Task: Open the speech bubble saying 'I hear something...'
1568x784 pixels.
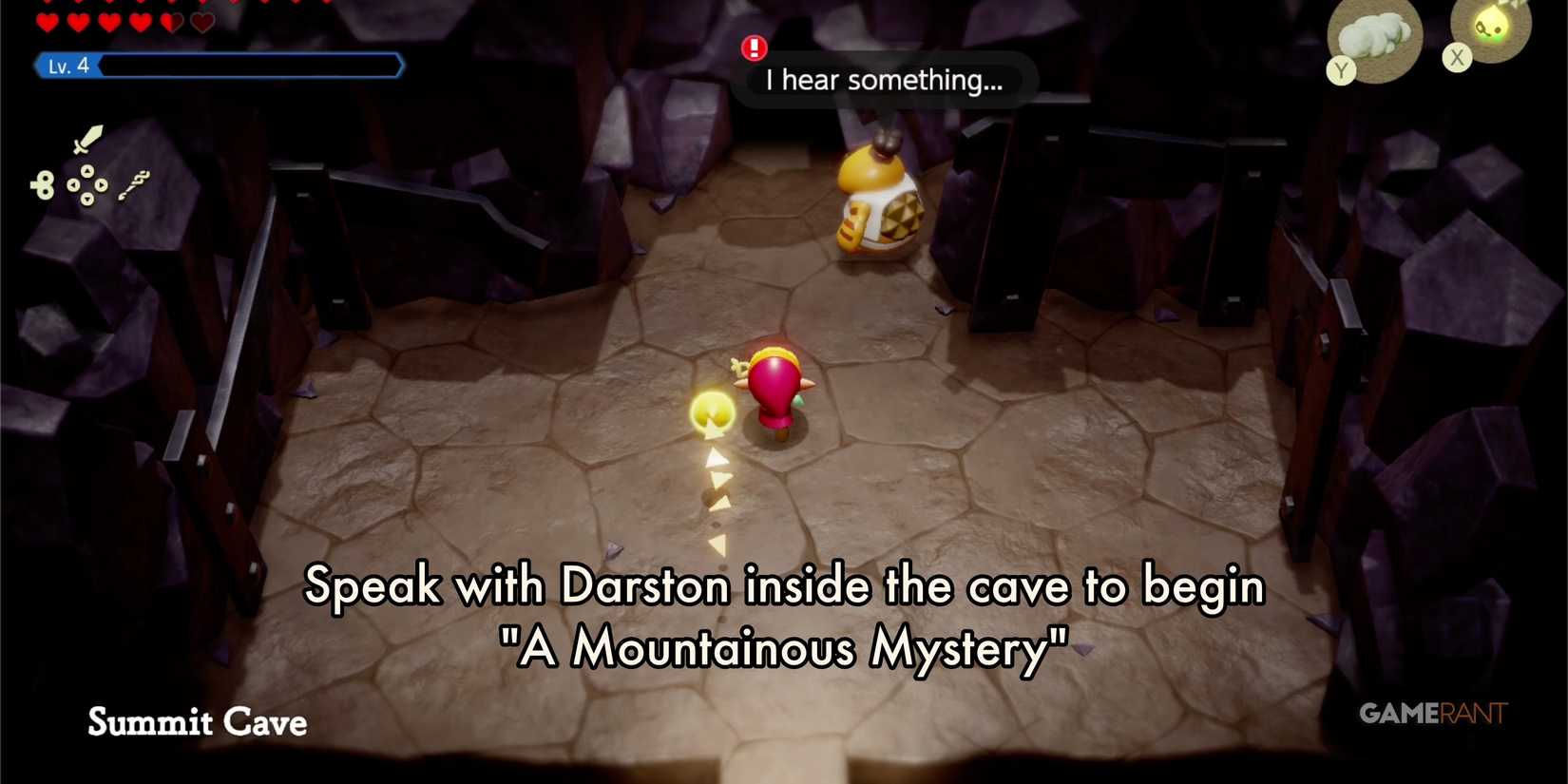Action: (x=884, y=80)
